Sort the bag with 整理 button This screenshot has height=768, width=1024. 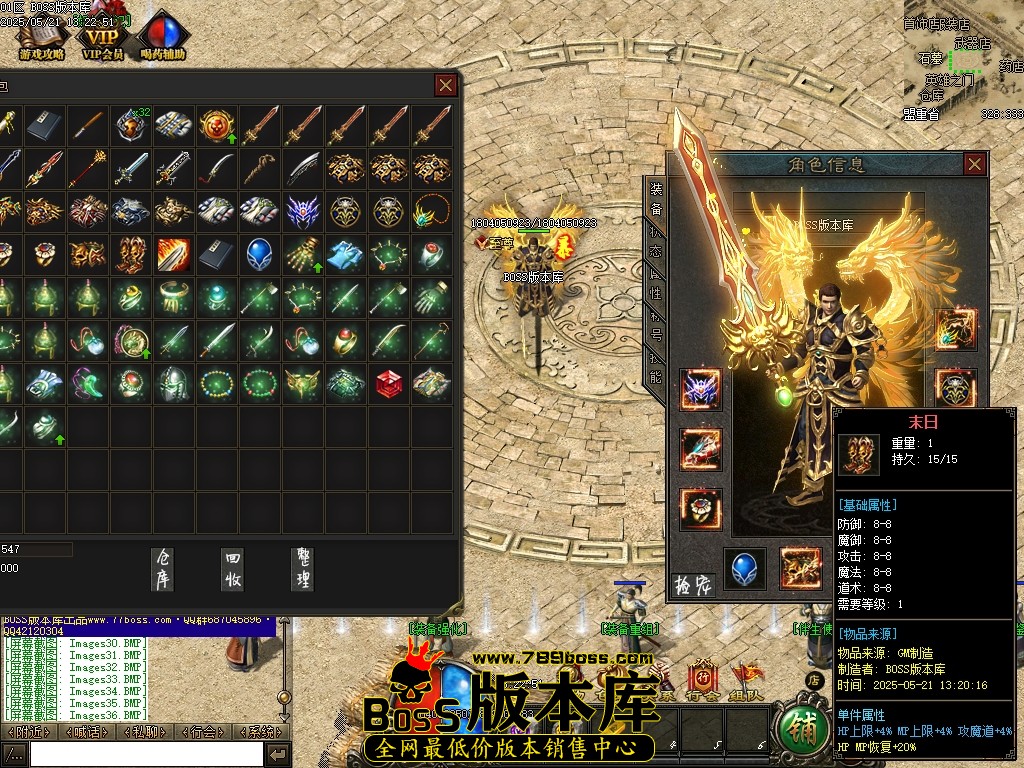pyautogui.click(x=302, y=569)
